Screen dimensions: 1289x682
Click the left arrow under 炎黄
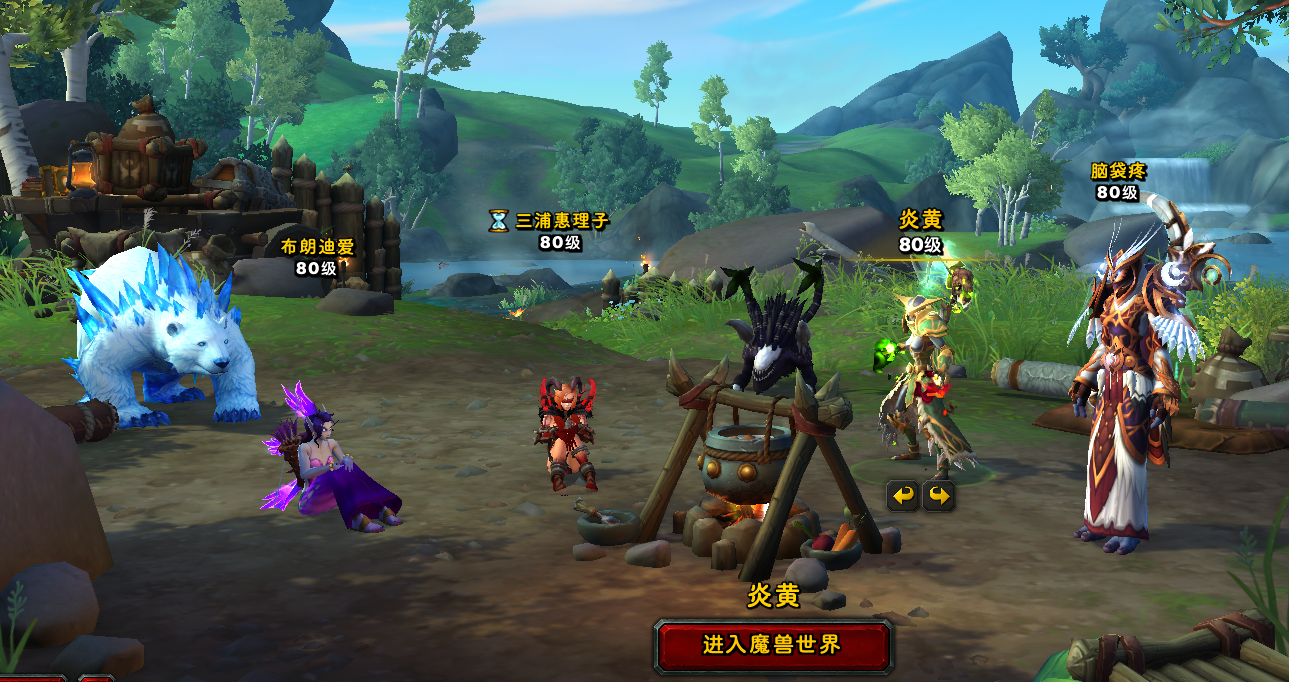[903, 495]
